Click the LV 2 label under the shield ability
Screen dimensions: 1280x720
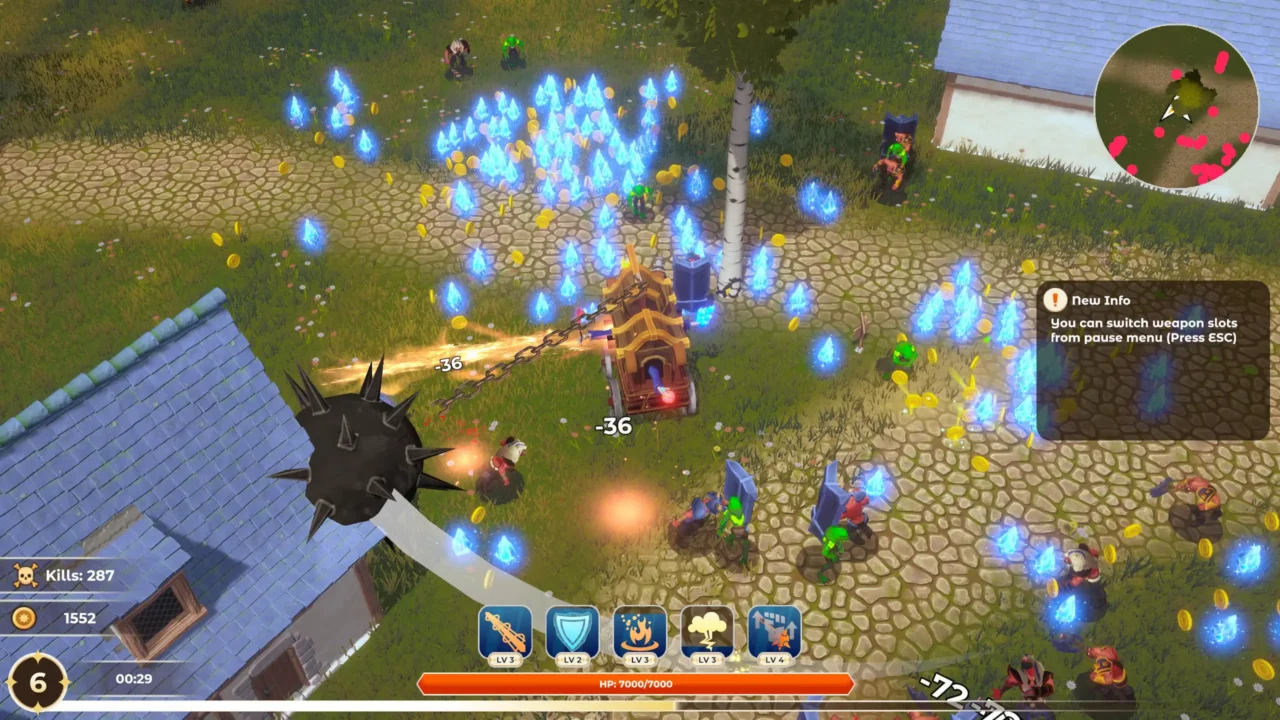pyautogui.click(x=571, y=660)
